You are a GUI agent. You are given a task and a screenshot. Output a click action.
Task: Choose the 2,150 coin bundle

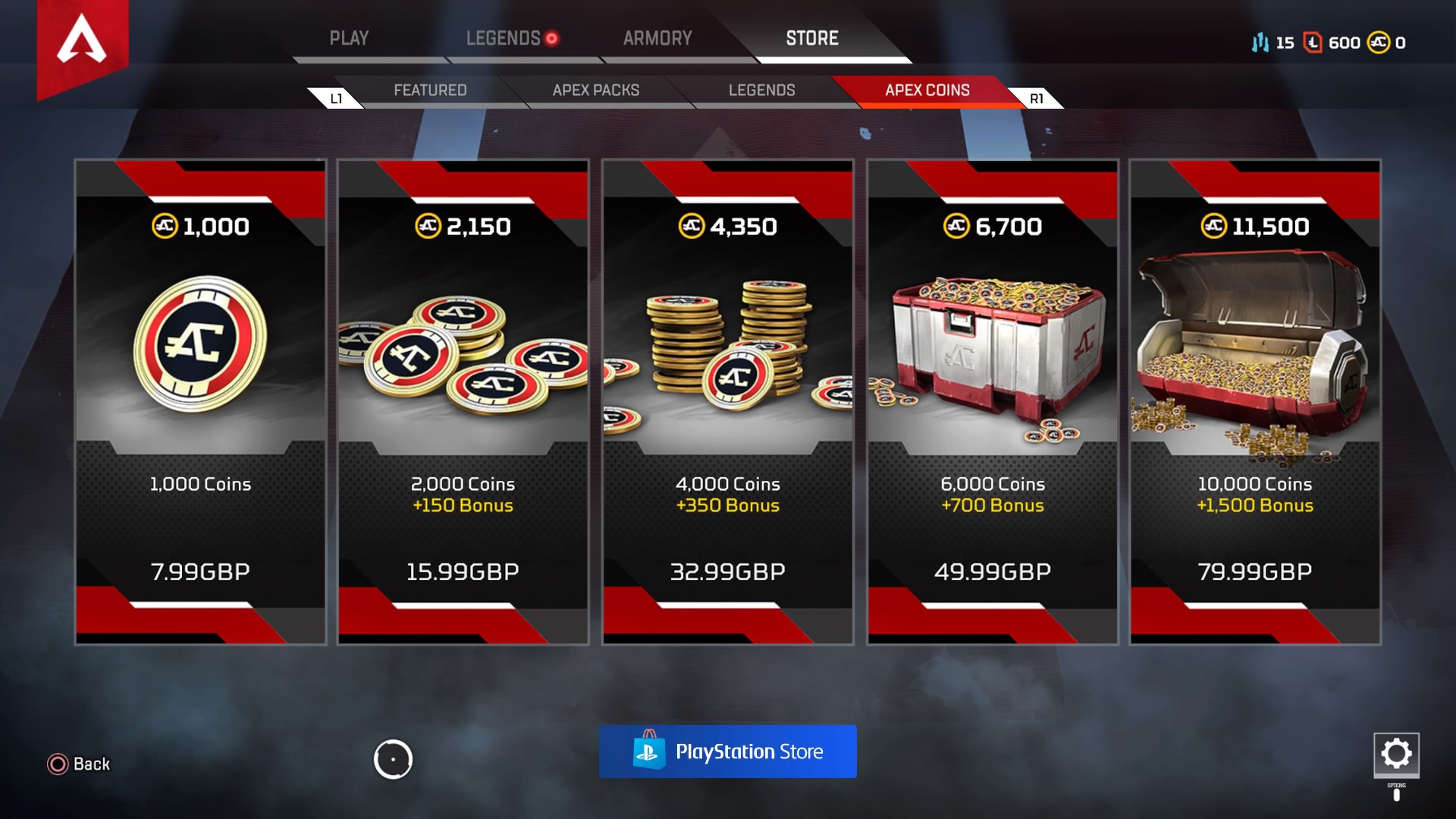point(463,402)
